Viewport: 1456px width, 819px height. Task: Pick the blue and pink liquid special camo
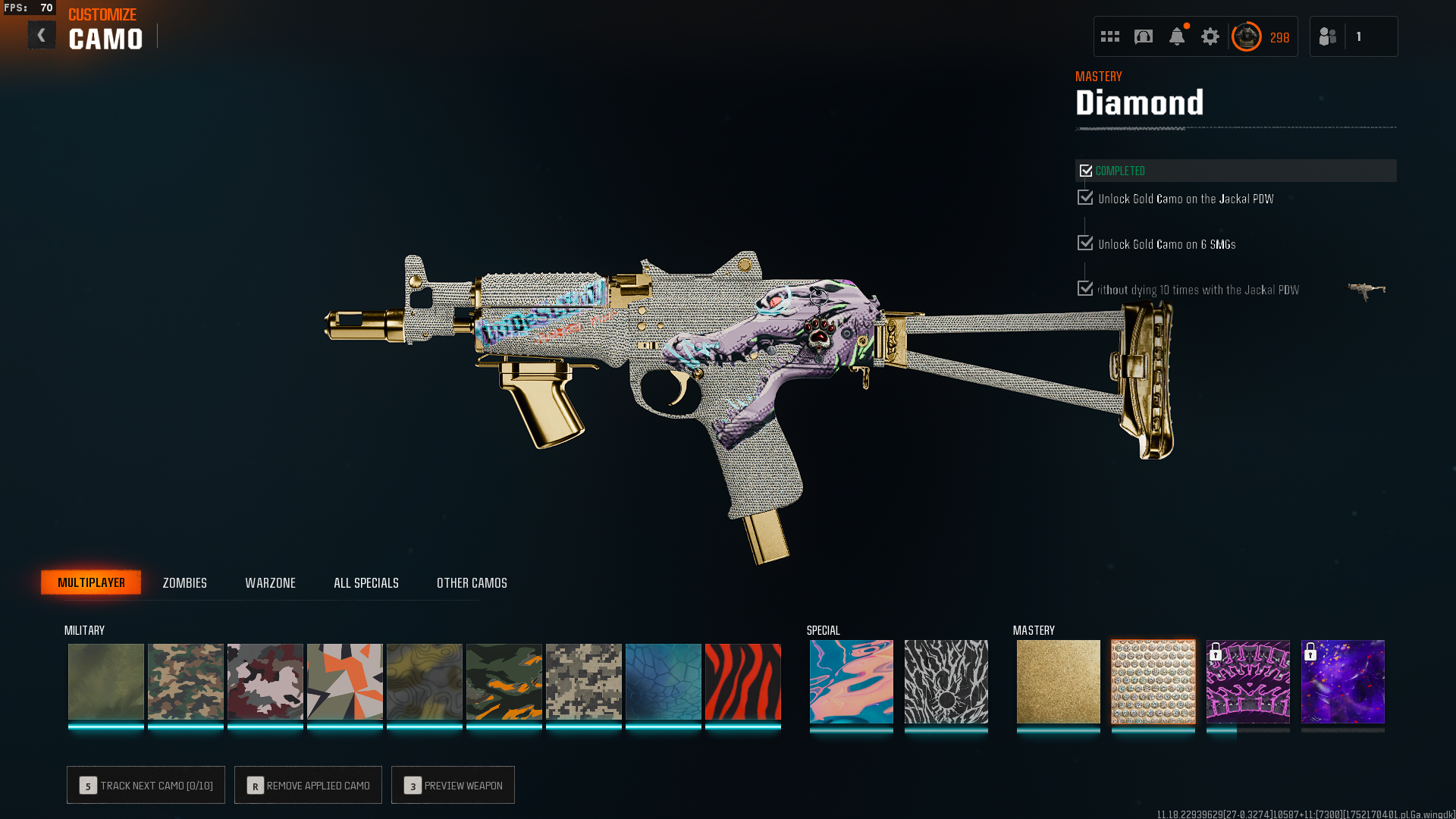(851, 682)
